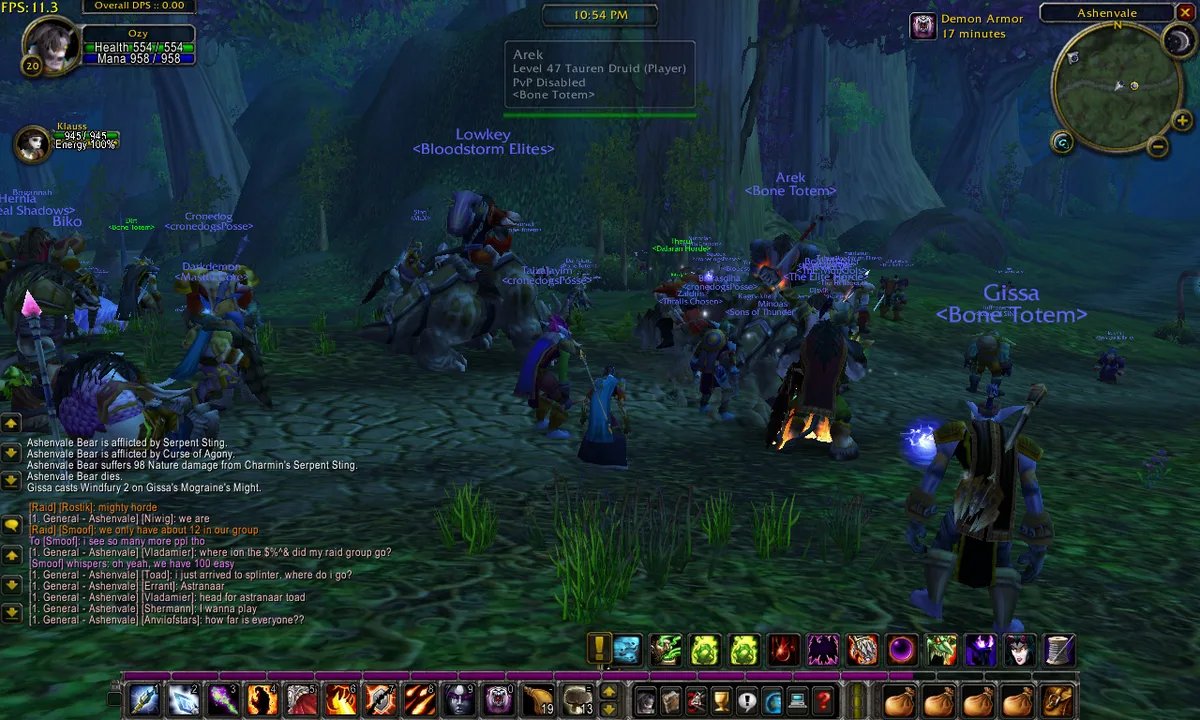1200x720 pixels.
Task: Click the Demon Armor buff icon
Action: [x=923, y=27]
